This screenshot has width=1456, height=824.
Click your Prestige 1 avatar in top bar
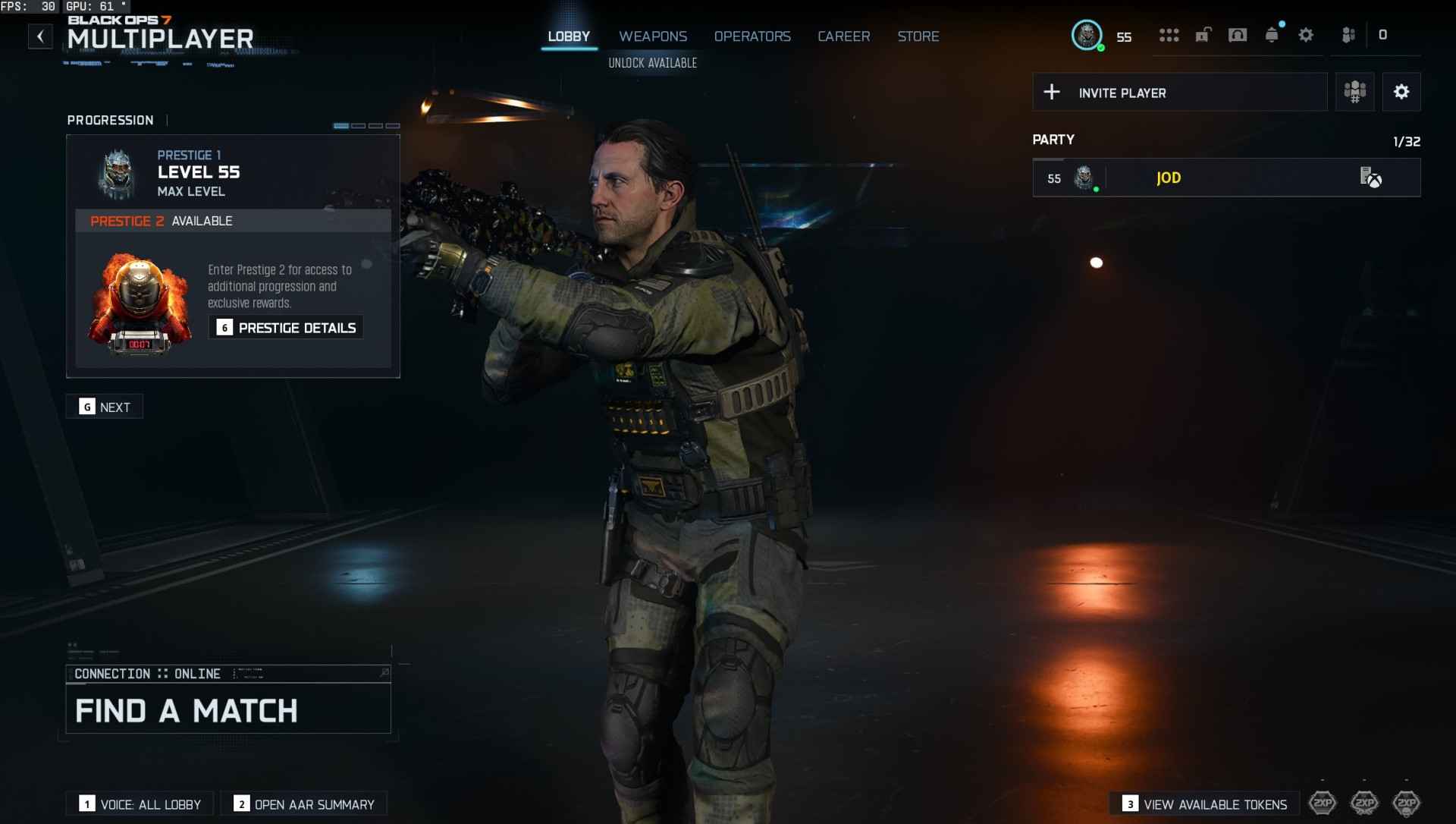(1087, 34)
